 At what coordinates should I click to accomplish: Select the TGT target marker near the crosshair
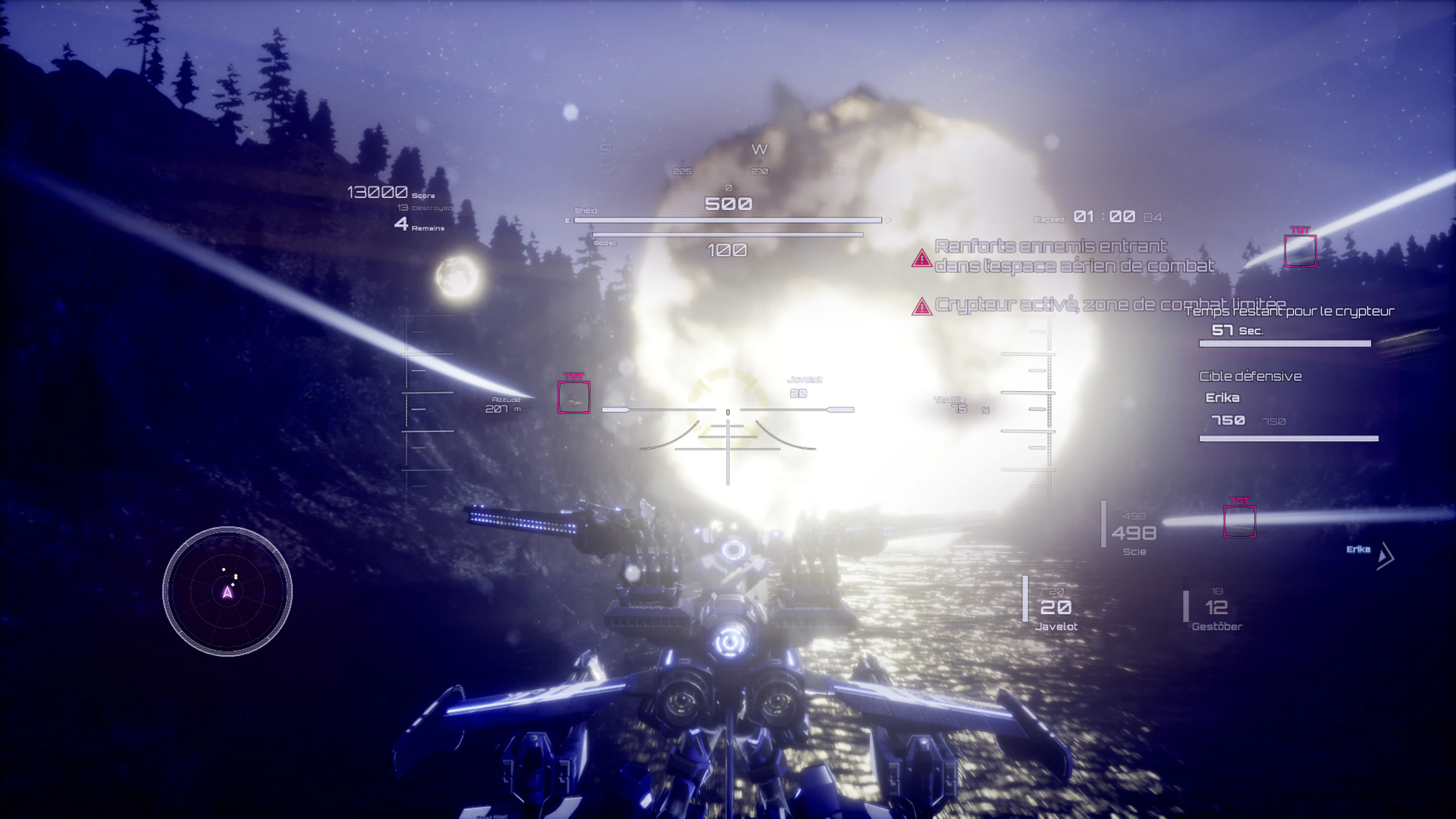[574, 397]
